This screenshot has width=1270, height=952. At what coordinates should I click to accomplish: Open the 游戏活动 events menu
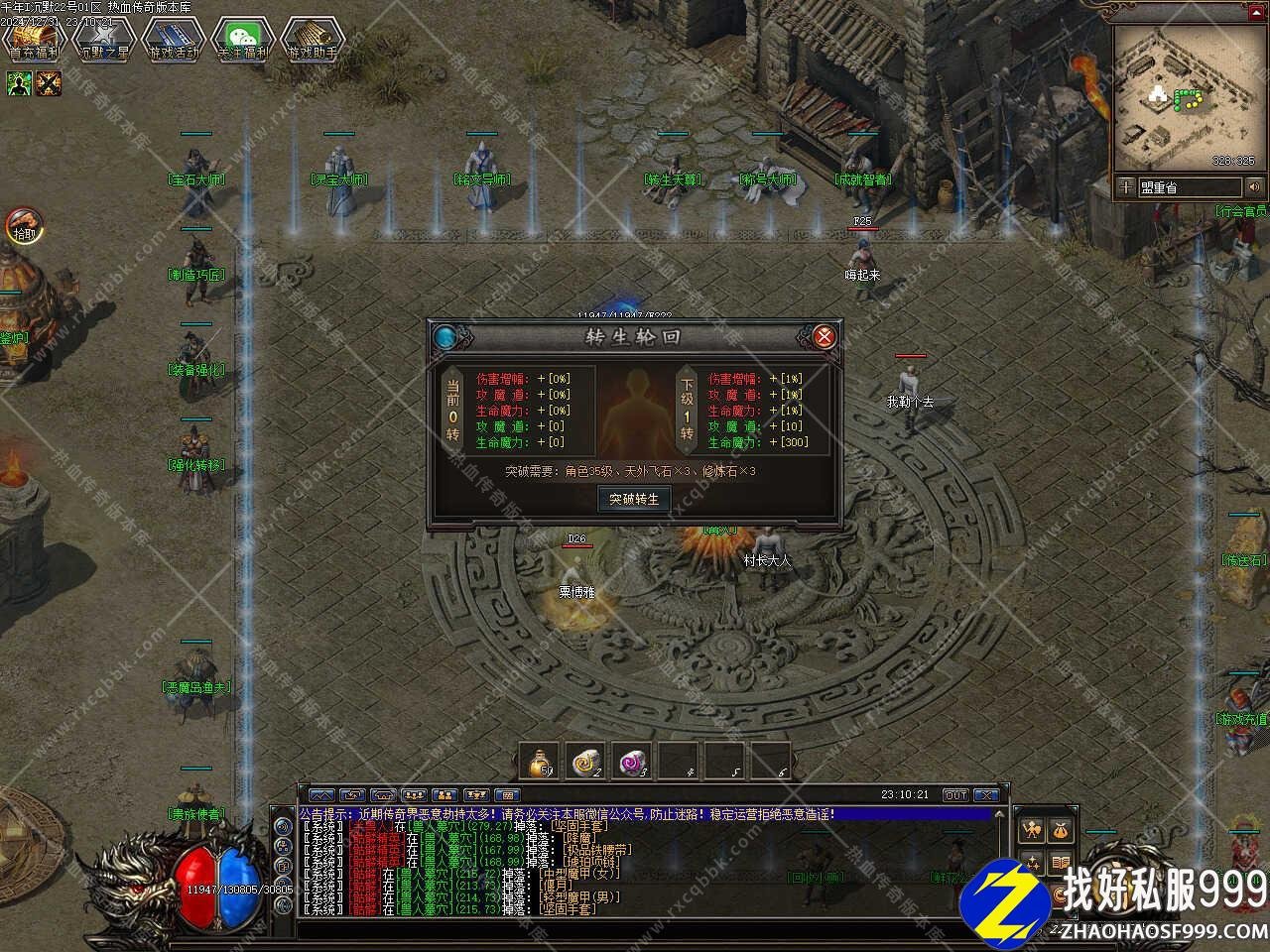(174, 41)
